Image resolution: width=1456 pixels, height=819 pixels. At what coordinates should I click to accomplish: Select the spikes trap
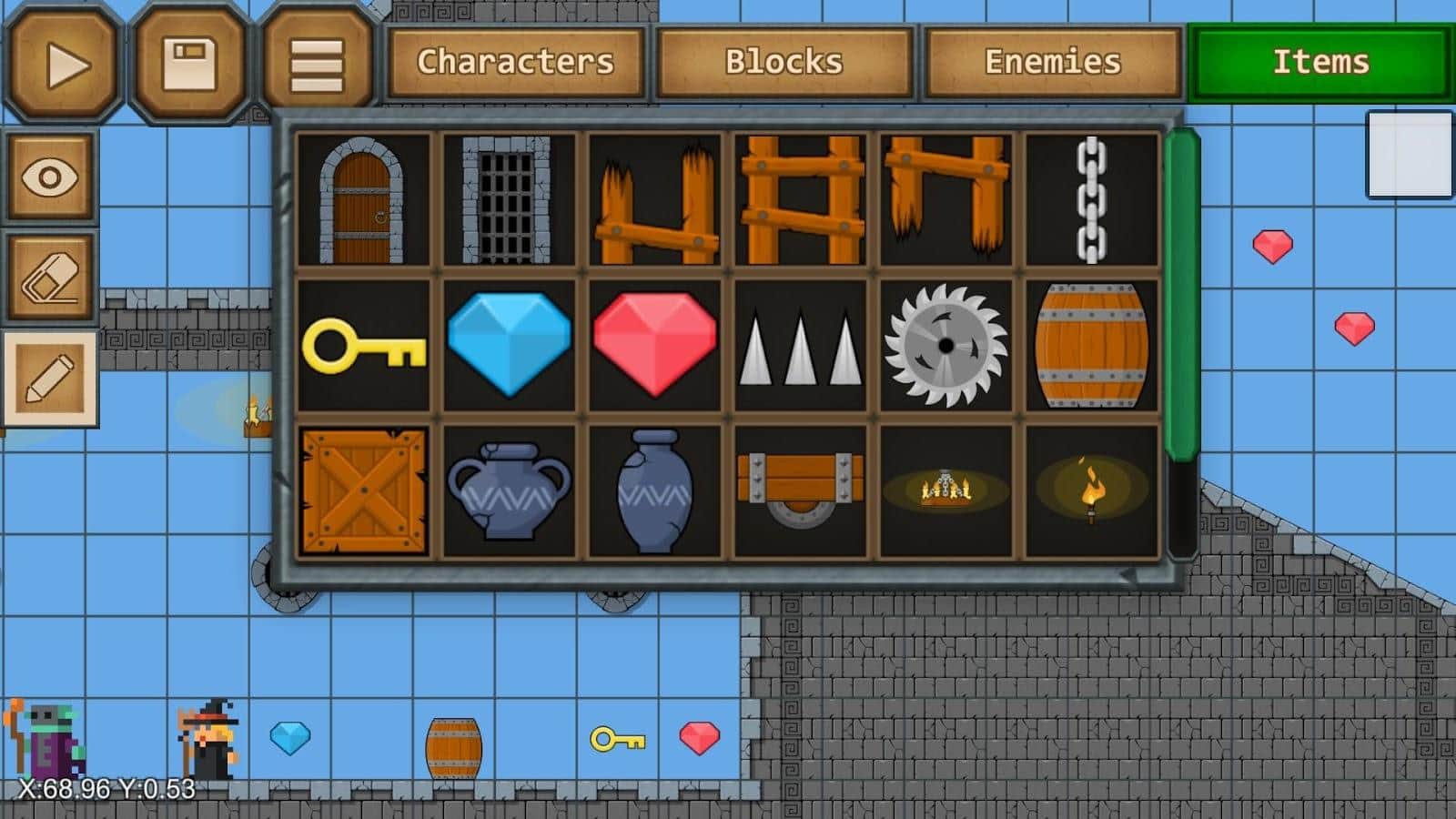click(801, 346)
